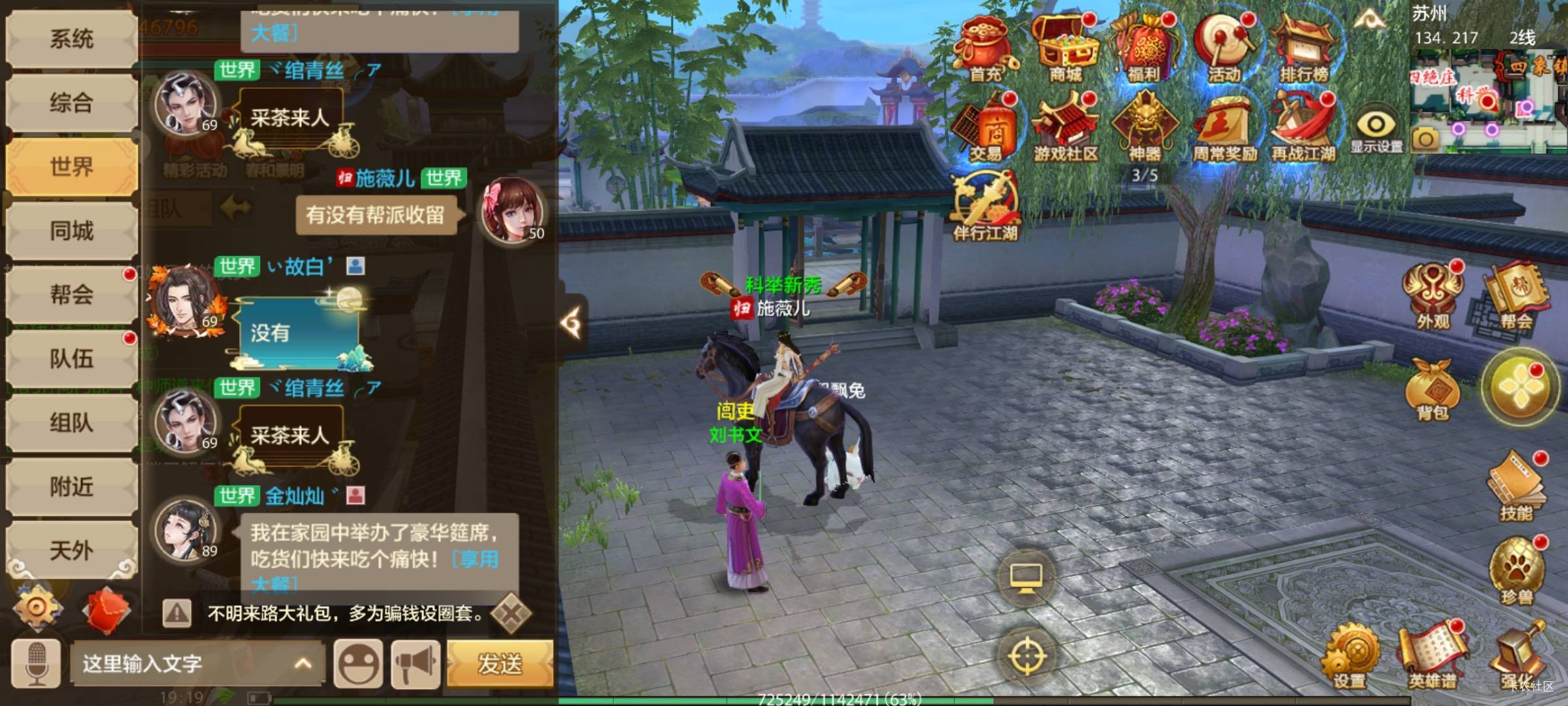Open the 珍兽 pet paw menu
The height and width of the screenshot is (706, 1568).
[1517, 570]
